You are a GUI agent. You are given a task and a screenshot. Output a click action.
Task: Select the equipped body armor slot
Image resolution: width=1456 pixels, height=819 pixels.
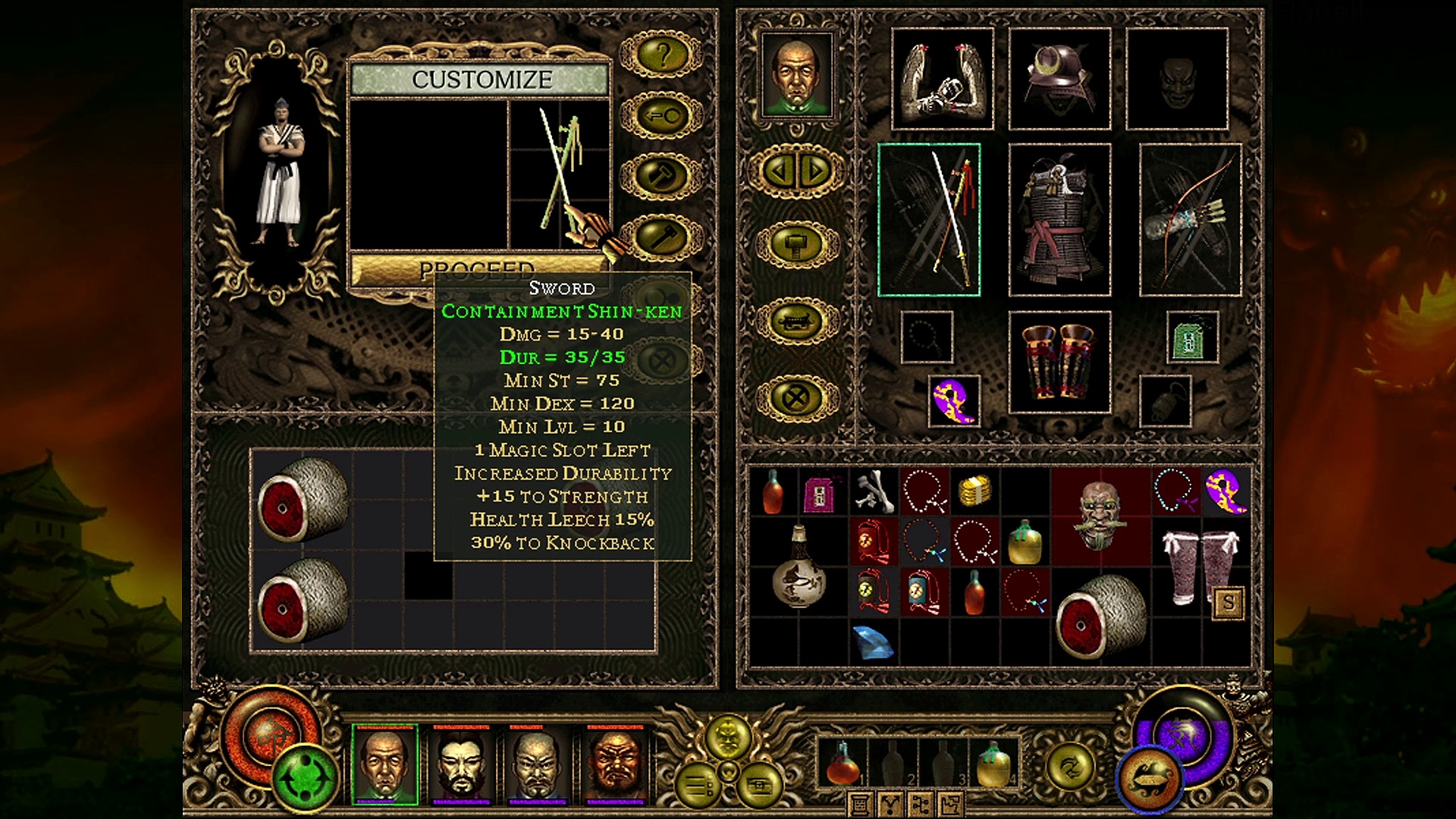coord(1059,220)
